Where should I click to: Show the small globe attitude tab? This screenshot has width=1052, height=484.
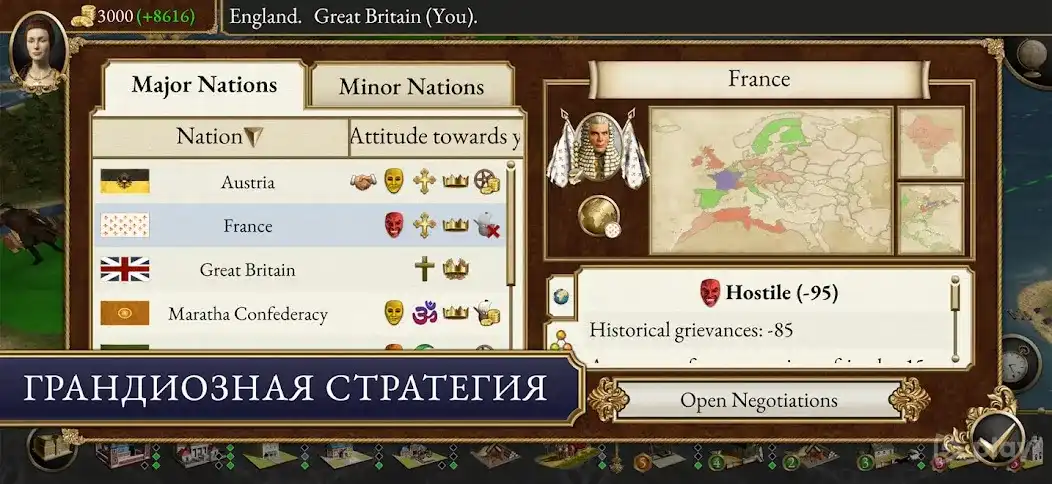pyautogui.click(x=561, y=296)
